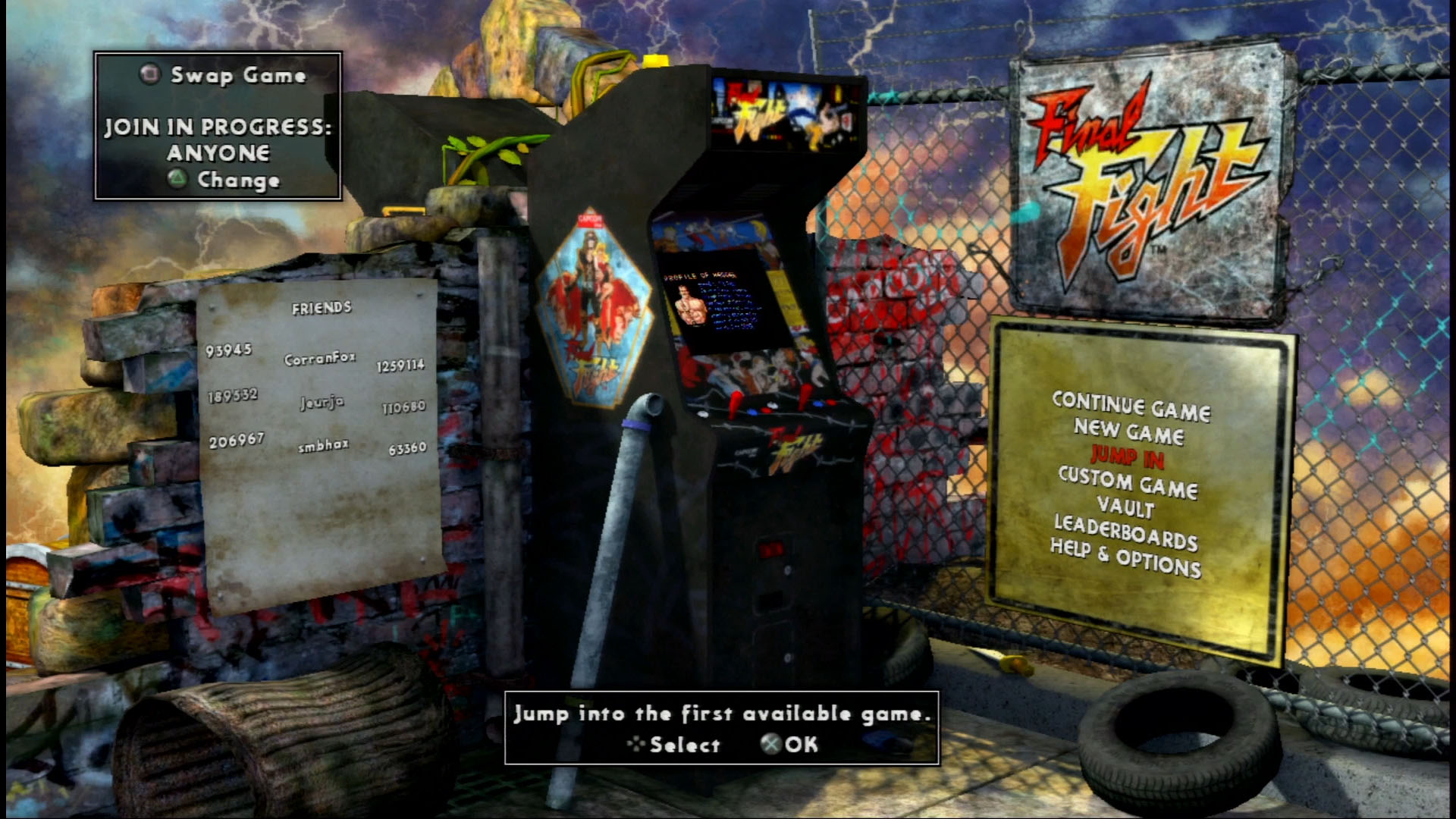View the Leaderboards

coord(1125,532)
